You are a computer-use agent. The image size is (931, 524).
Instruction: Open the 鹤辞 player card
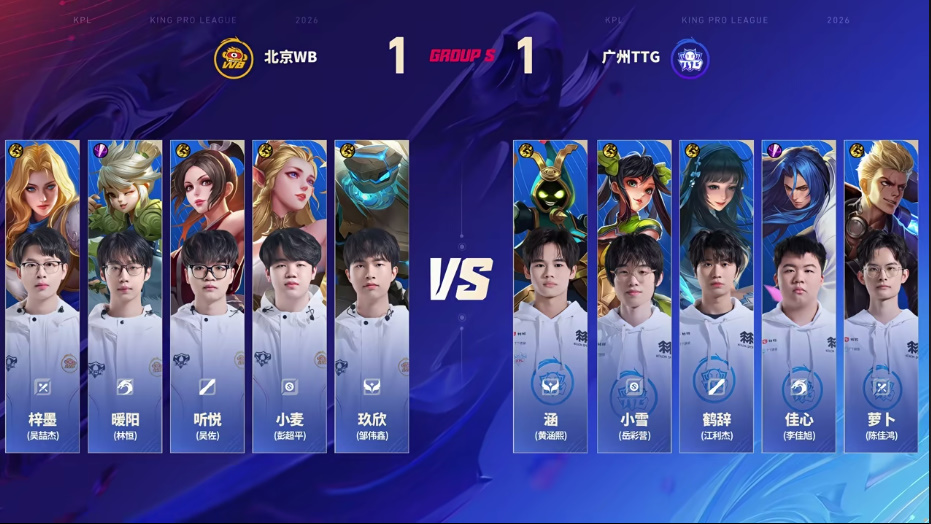coord(716,295)
